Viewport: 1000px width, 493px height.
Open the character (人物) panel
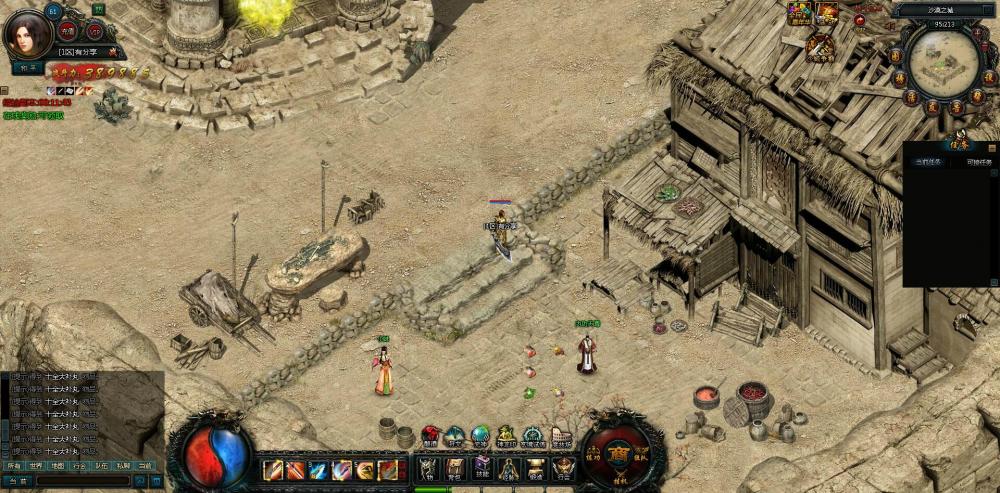pyautogui.click(x=428, y=468)
